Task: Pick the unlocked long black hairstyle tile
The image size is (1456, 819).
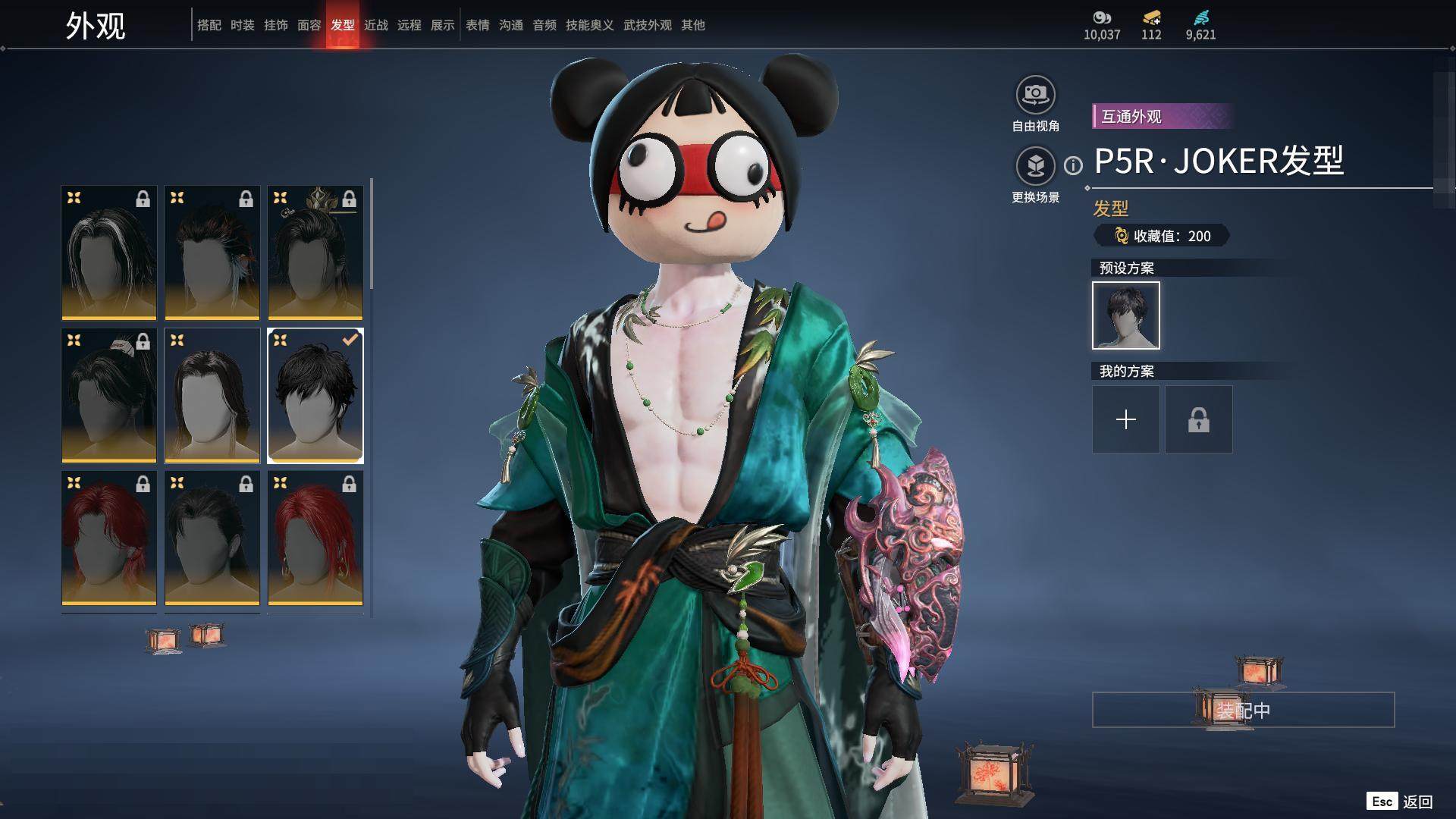Action: (212, 395)
